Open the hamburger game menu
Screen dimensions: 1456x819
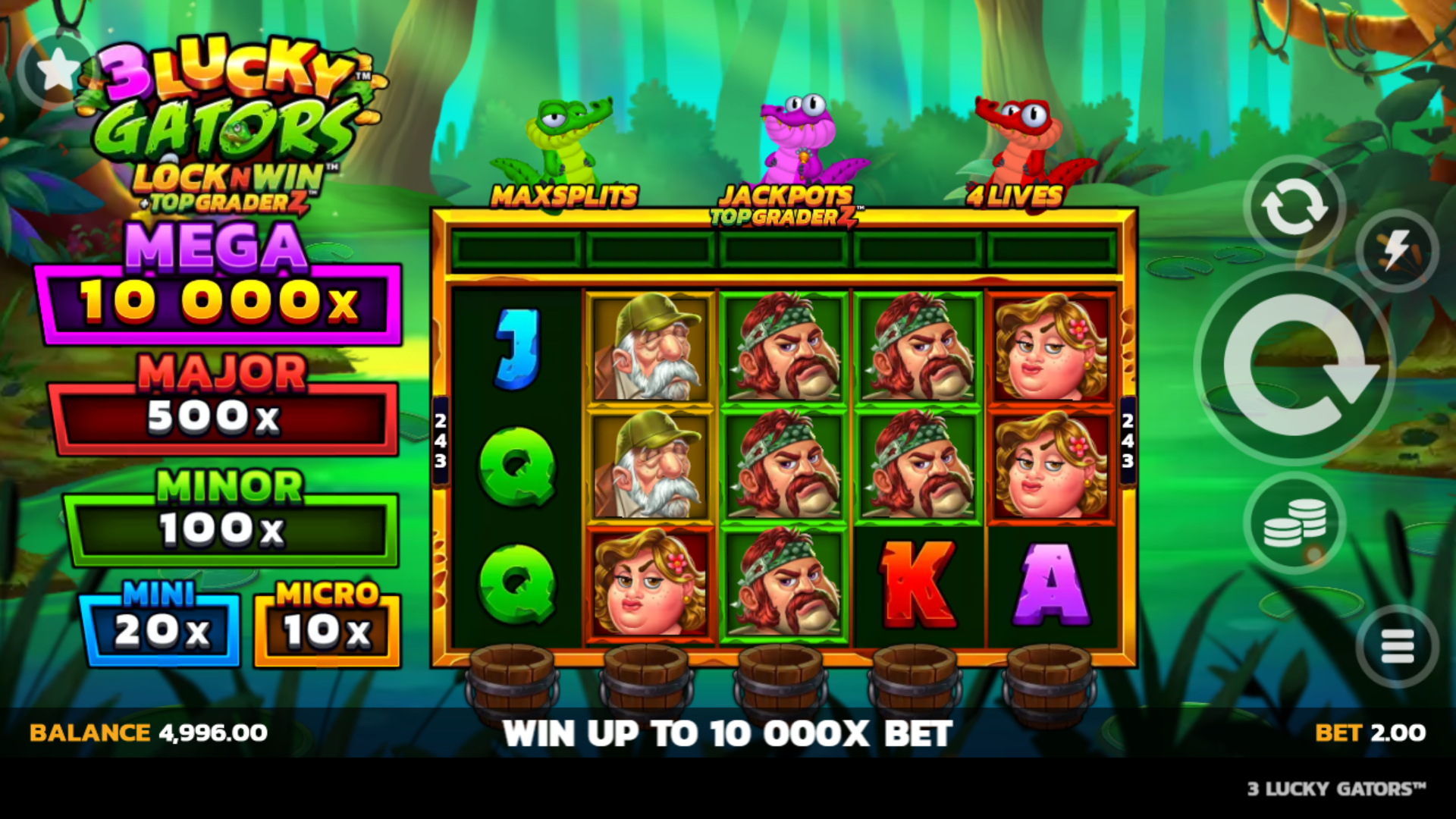tap(1396, 646)
